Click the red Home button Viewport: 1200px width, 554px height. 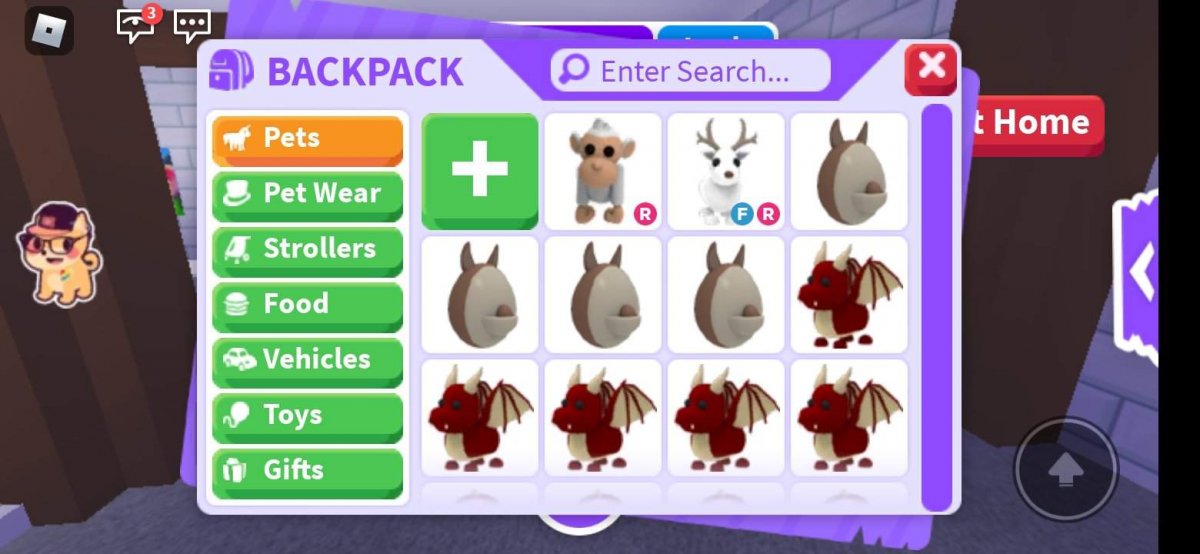pyautogui.click(x=1035, y=124)
